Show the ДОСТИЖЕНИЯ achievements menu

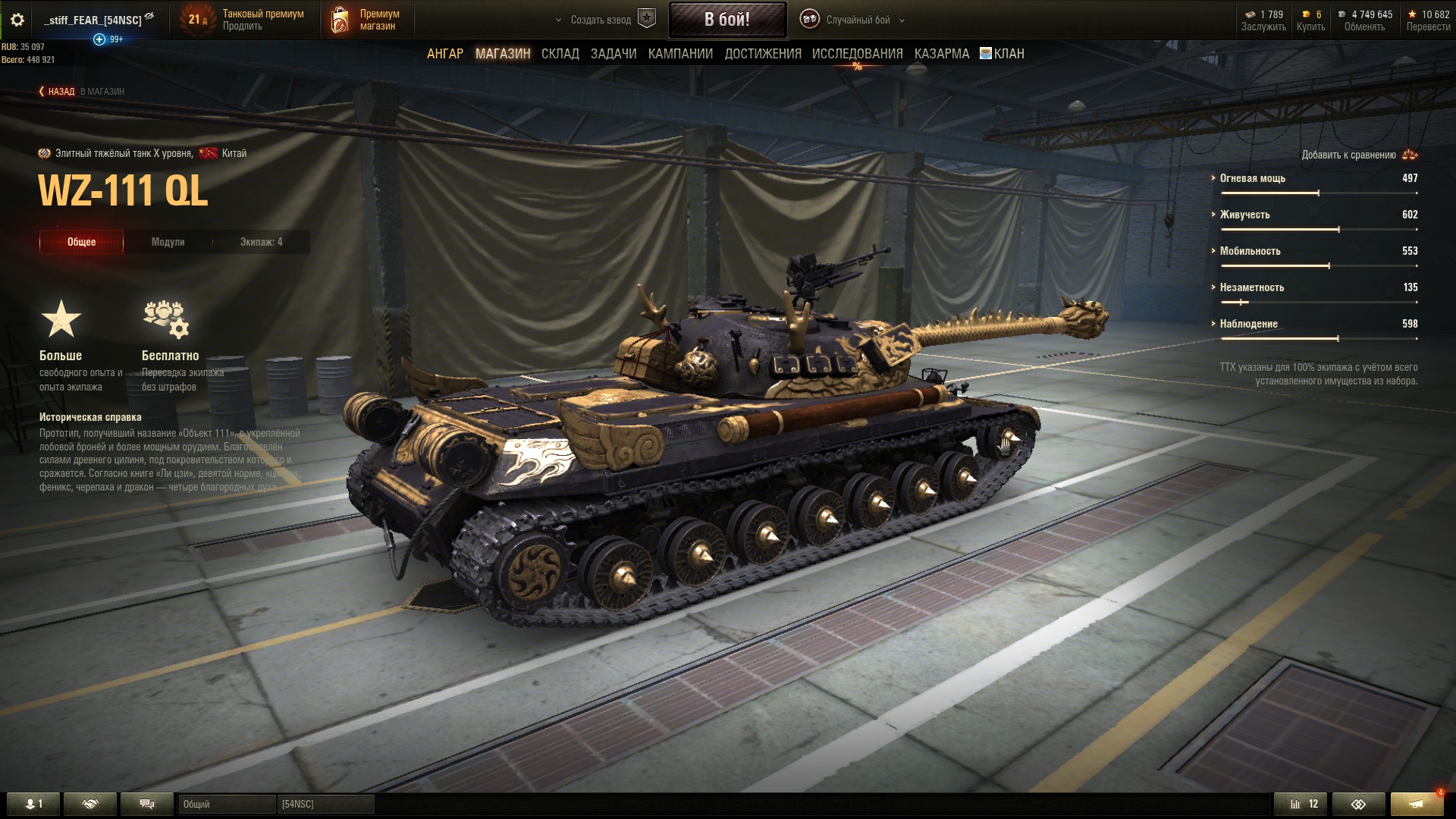[763, 54]
